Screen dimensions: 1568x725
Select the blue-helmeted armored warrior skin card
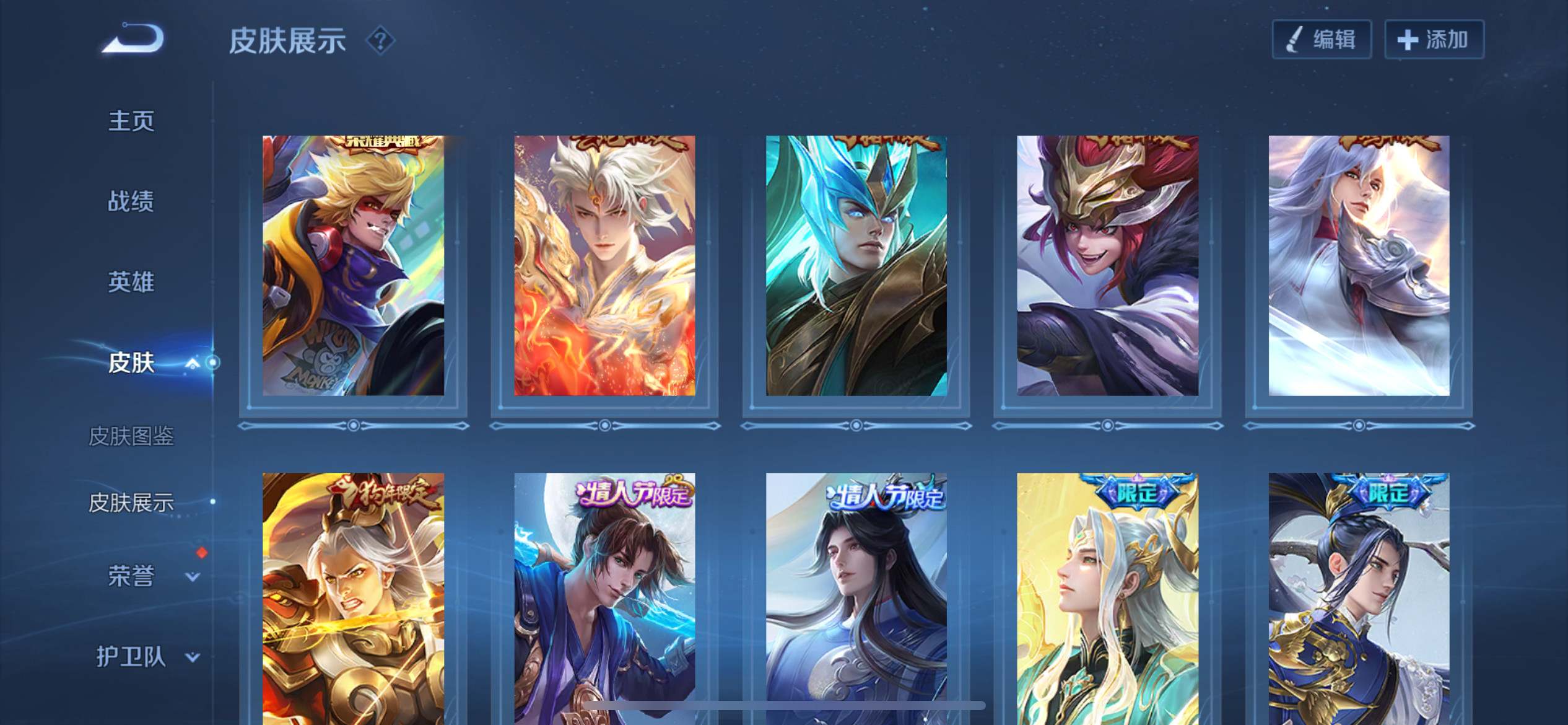[x=856, y=265]
